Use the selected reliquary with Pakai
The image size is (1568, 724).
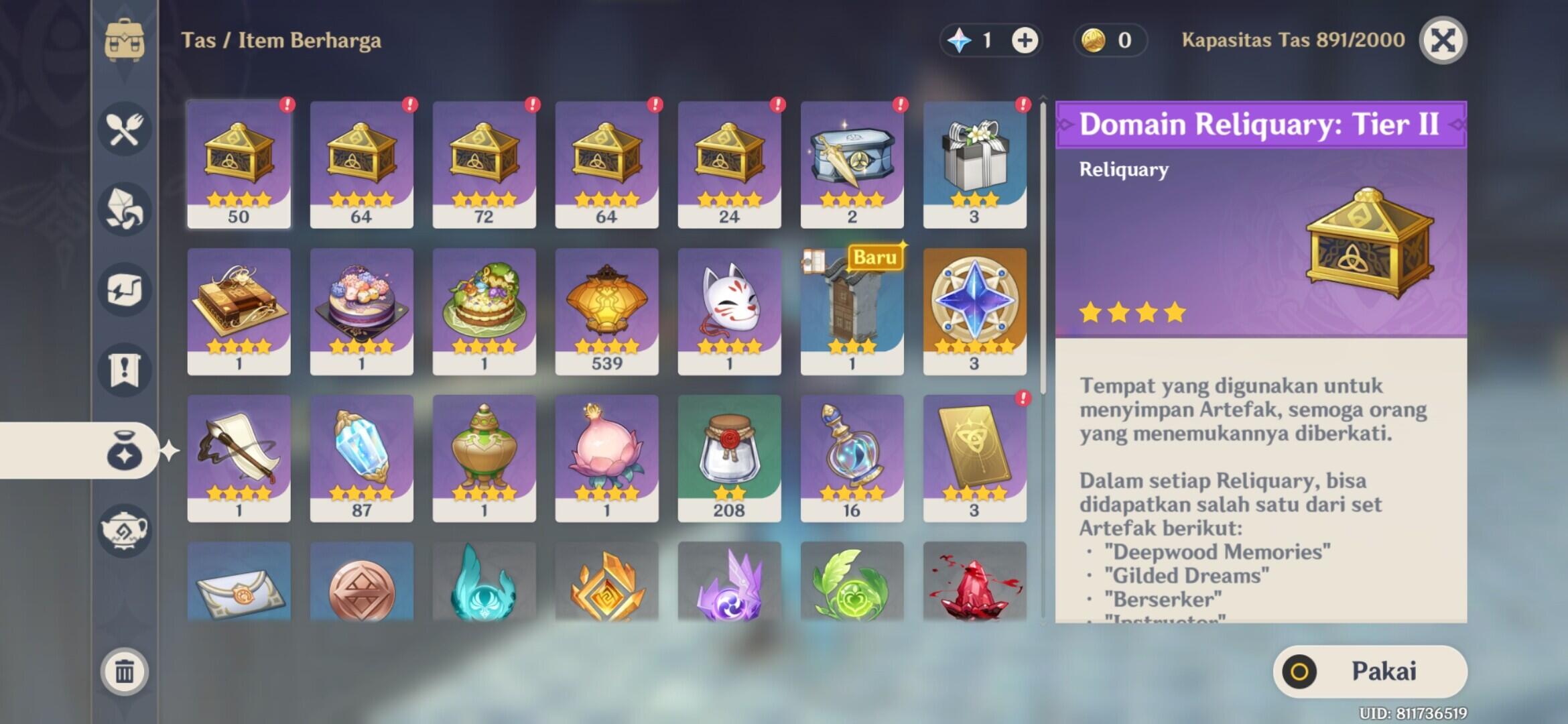[1370, 671]
